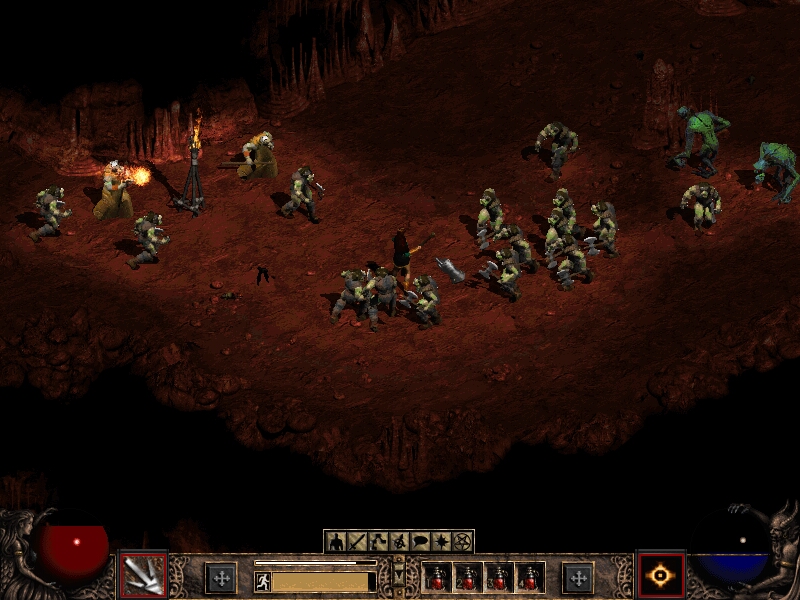The image size is (800, 600).
Task: Select the right-hand yellow skill icon
Action: pyautogui.click(x=661, y=576)
